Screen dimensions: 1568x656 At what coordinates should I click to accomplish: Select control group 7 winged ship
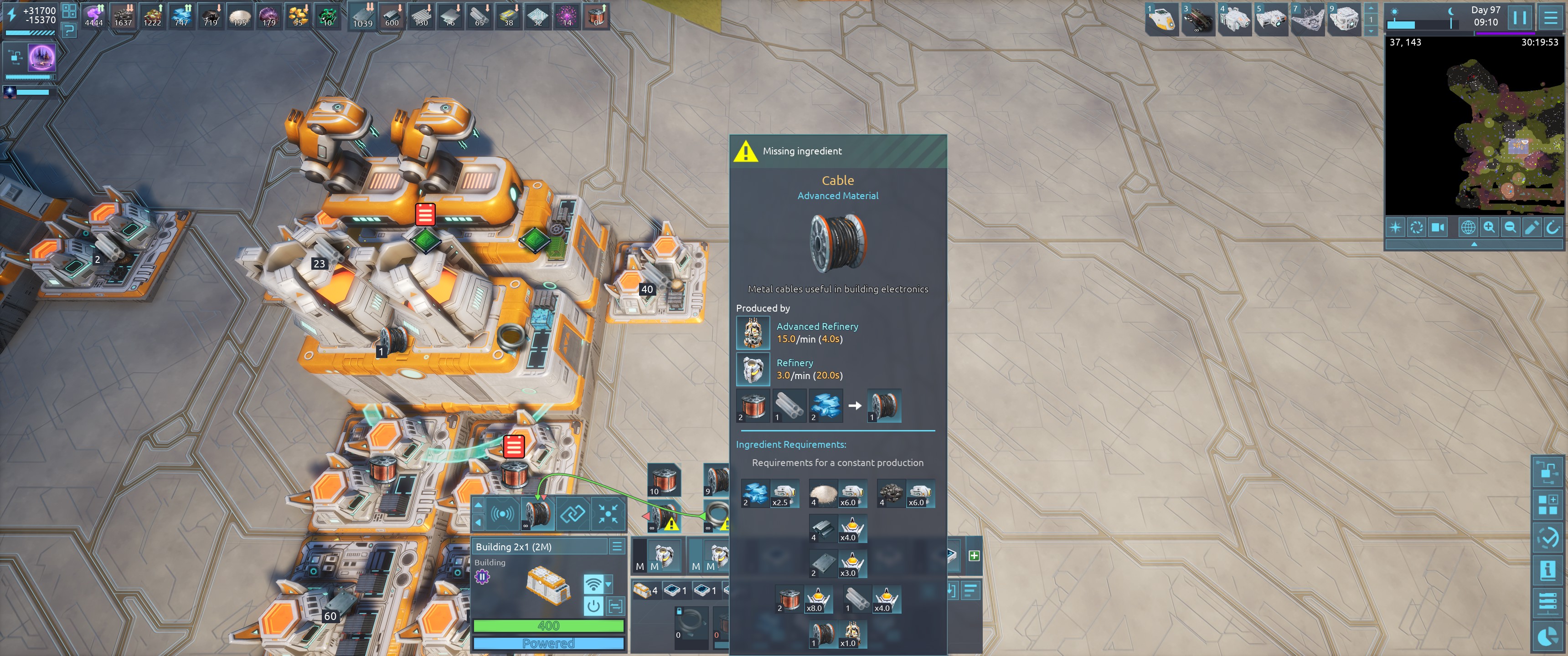pos(1307,20)
